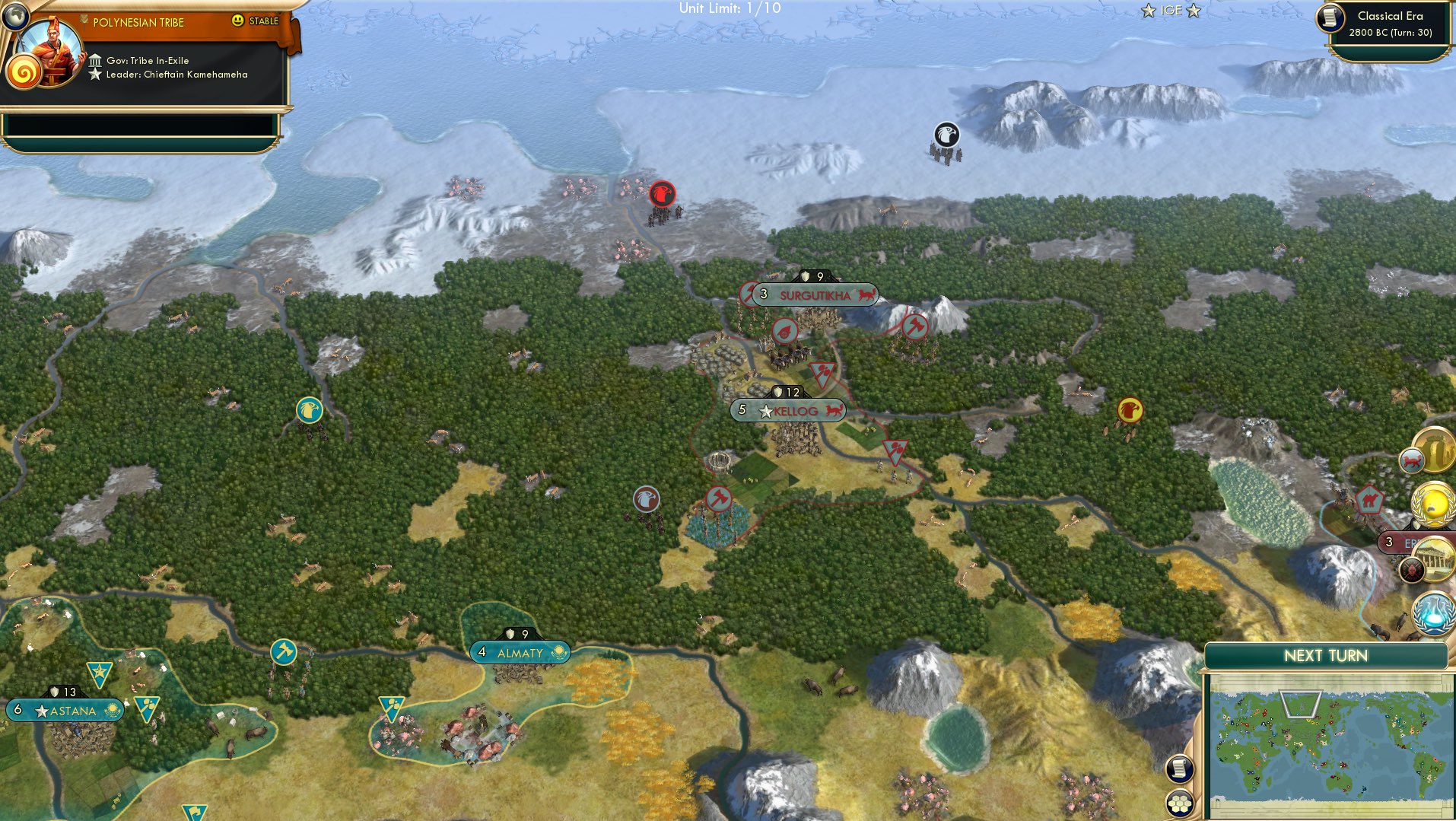Click the yellow unit flag east of Kellog
Screen dimensions: 1456x821
(1129, 409)
